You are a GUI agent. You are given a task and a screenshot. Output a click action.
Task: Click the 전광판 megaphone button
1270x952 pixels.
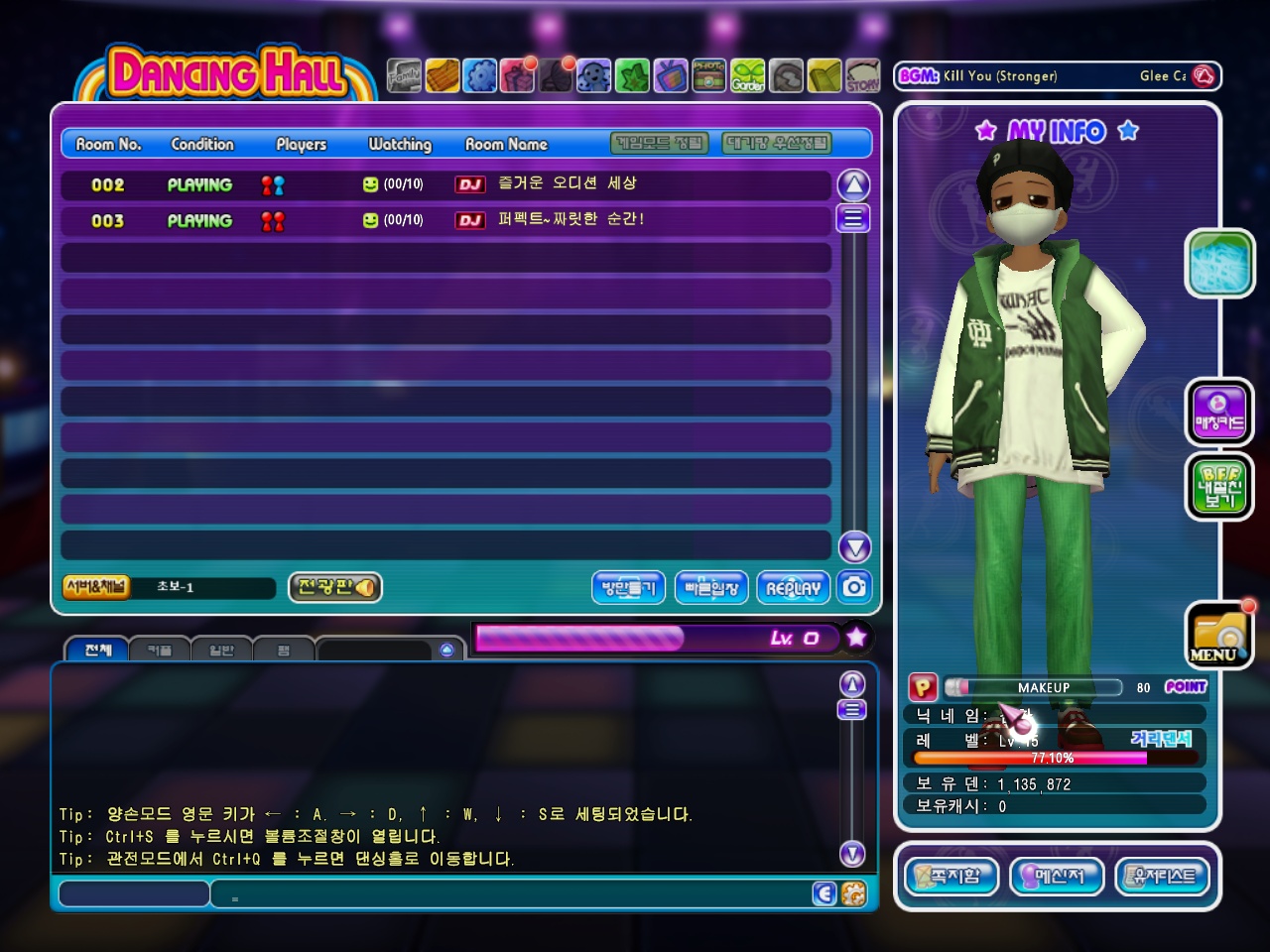click(335, 587)
